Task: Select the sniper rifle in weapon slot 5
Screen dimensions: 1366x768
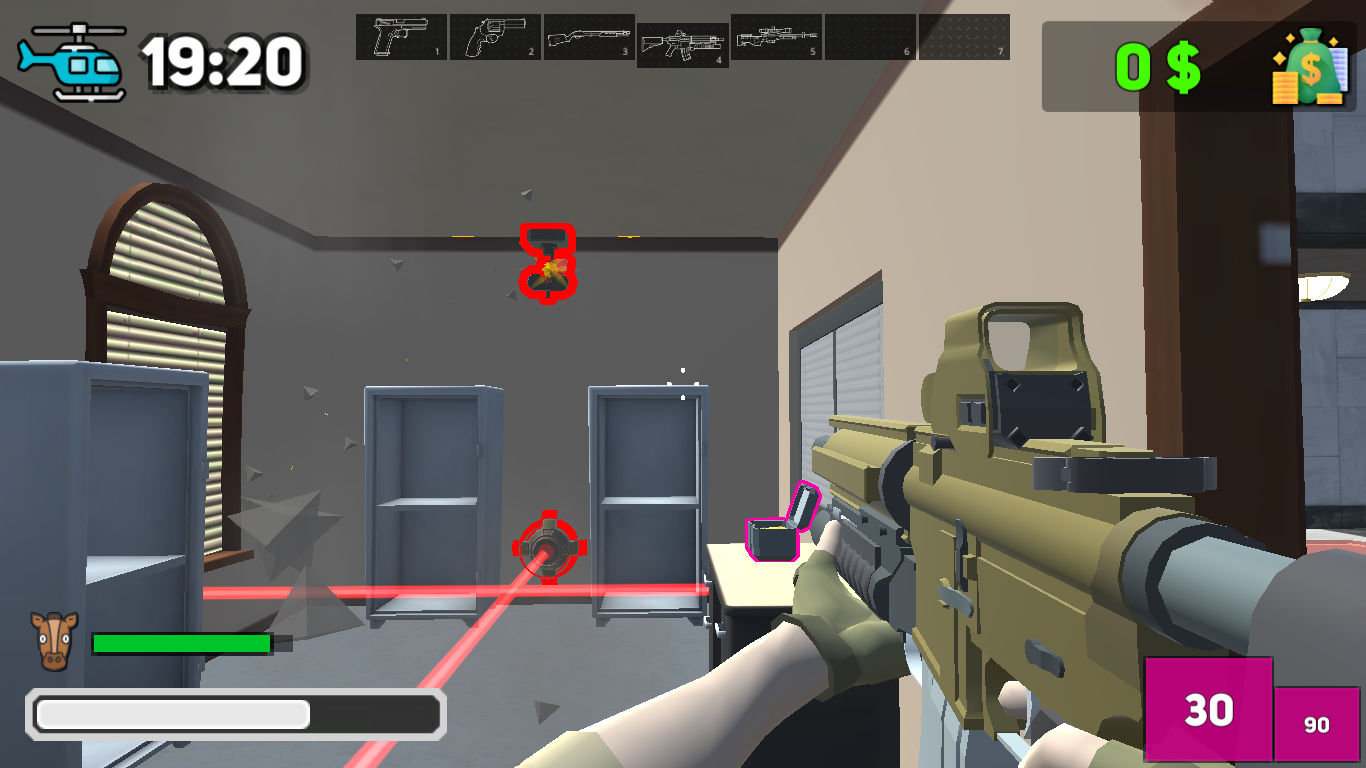Action: click(x=775, y=39)
